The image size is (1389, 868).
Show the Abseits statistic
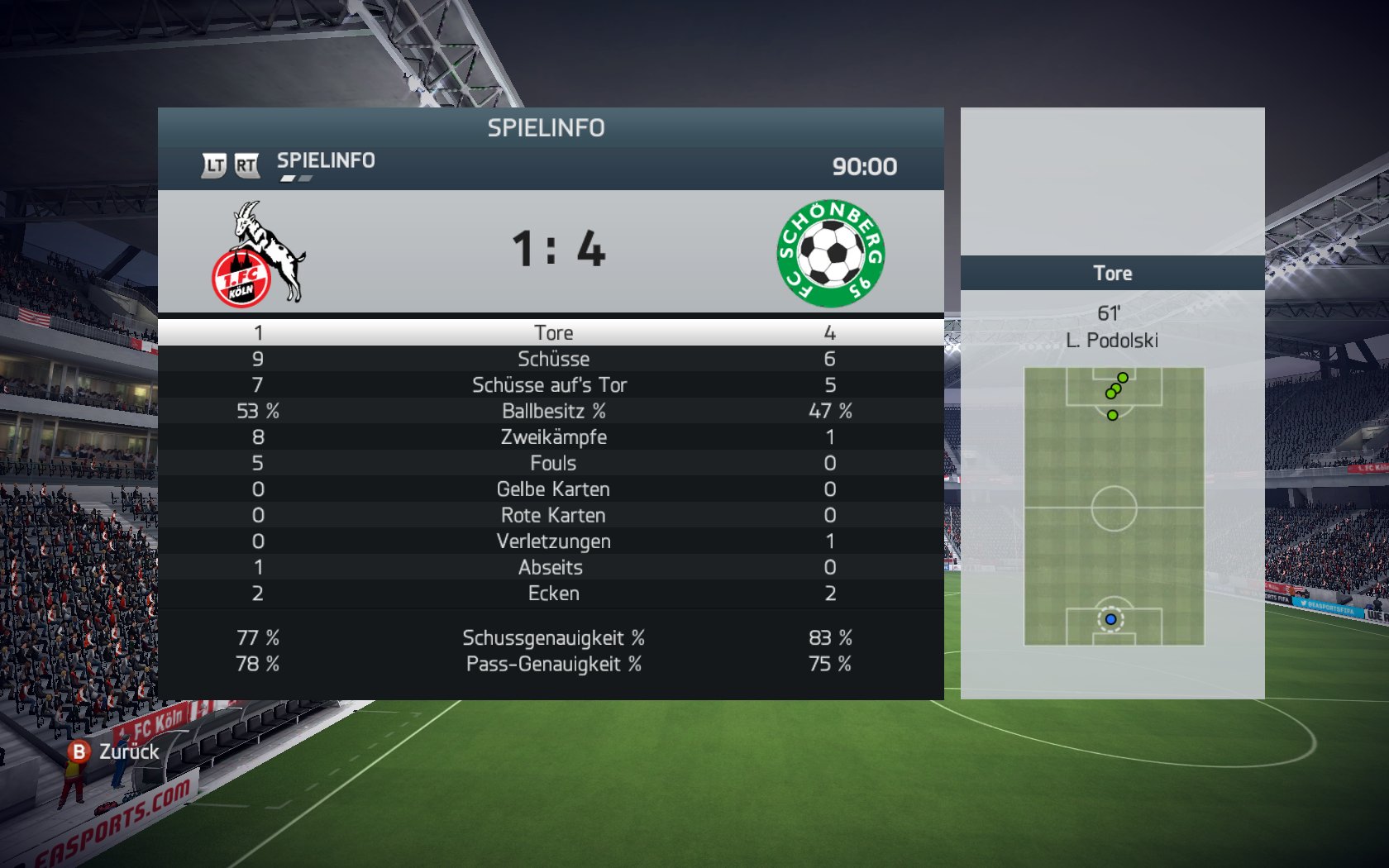click(x=551, y=567)
